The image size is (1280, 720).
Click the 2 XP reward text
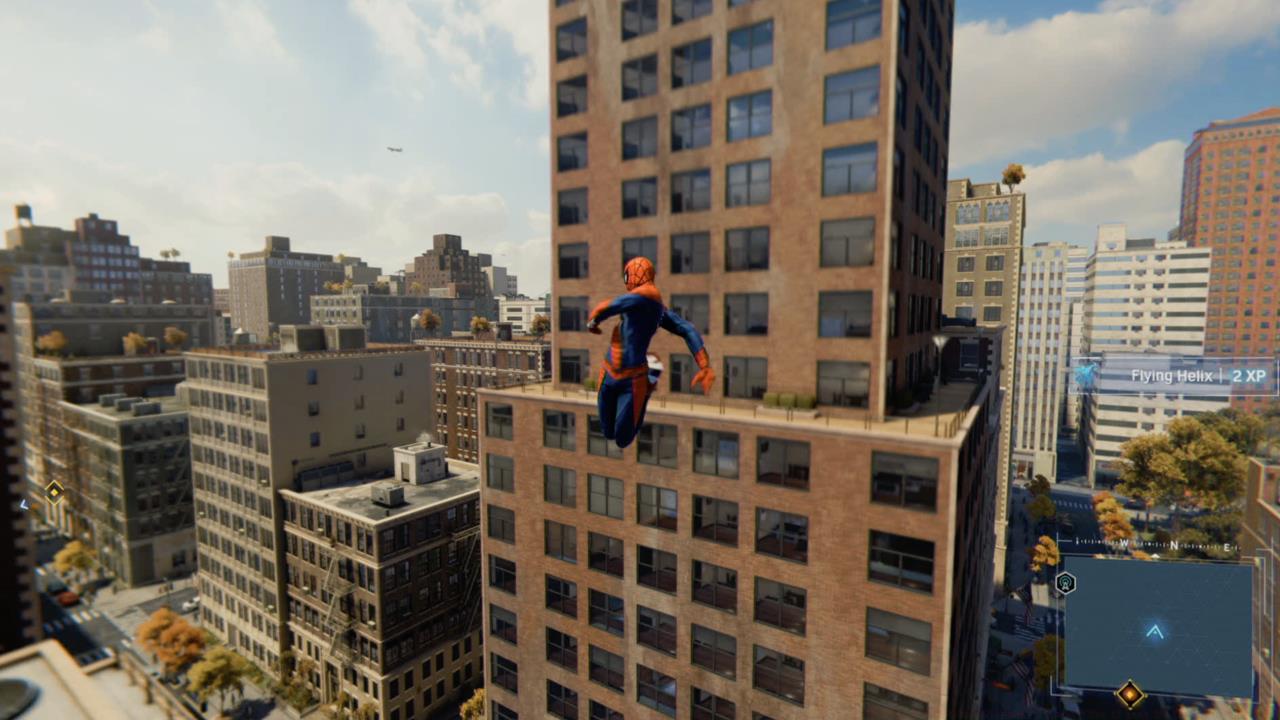pos(1250,377)
